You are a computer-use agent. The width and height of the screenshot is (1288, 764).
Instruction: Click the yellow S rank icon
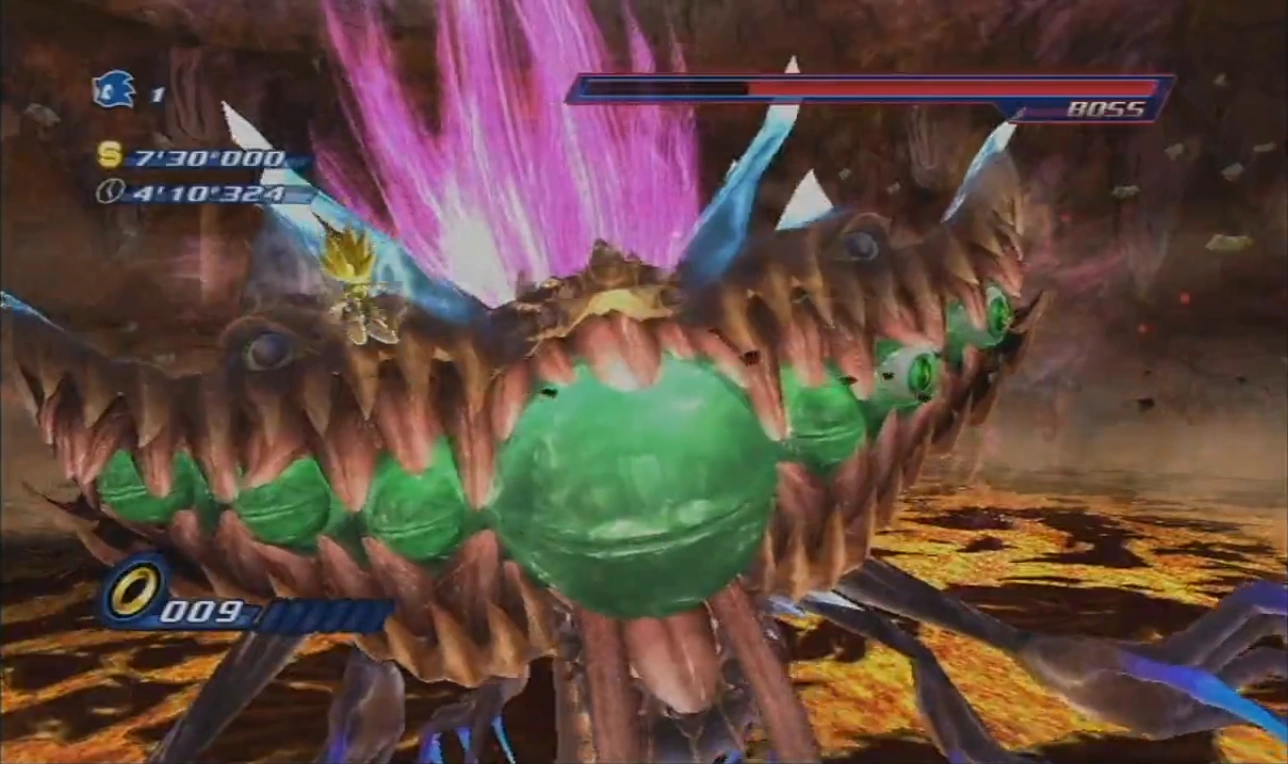click(109, 156)
